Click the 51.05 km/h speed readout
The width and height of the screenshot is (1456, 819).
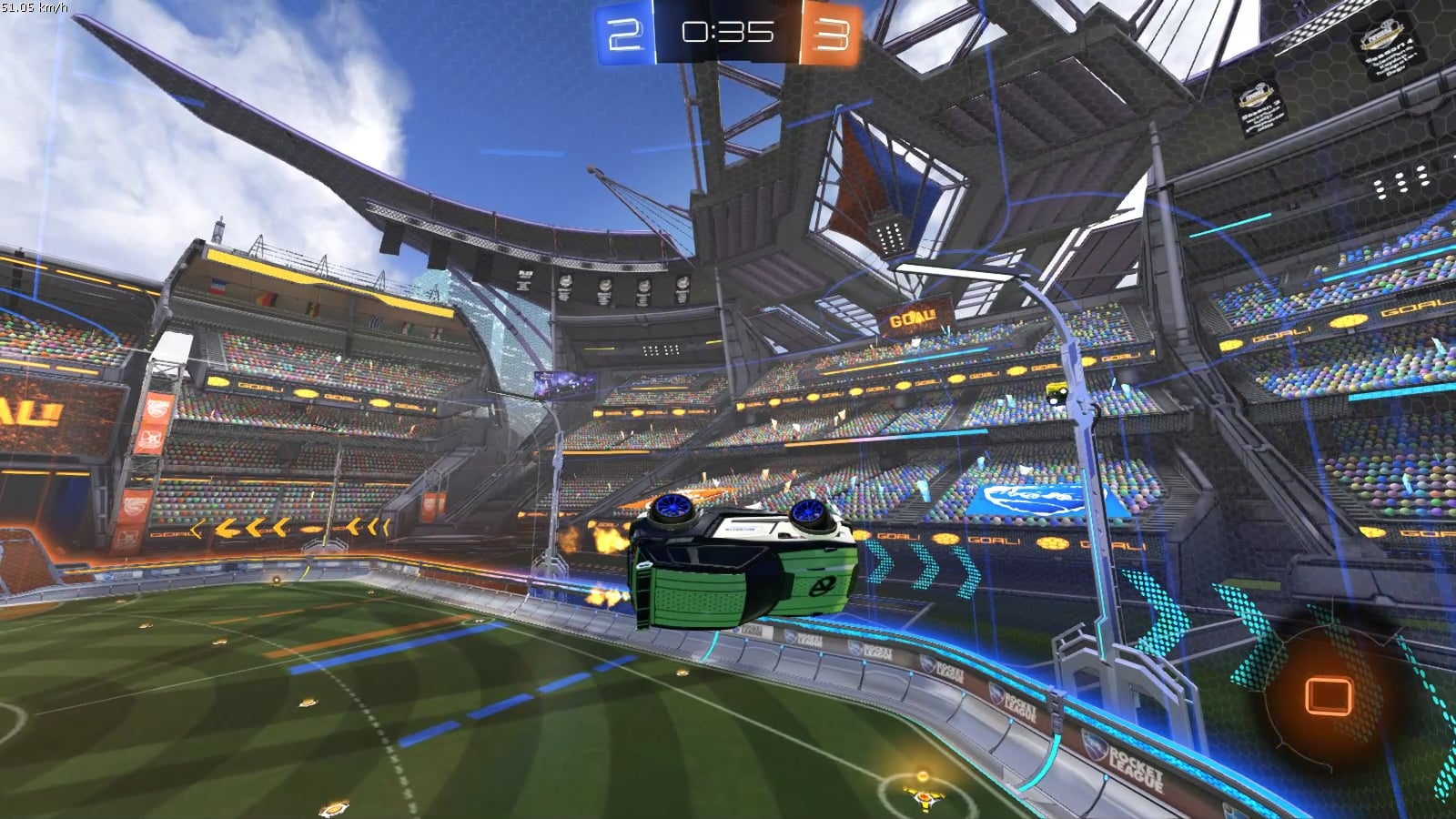[x=30, y=7]
